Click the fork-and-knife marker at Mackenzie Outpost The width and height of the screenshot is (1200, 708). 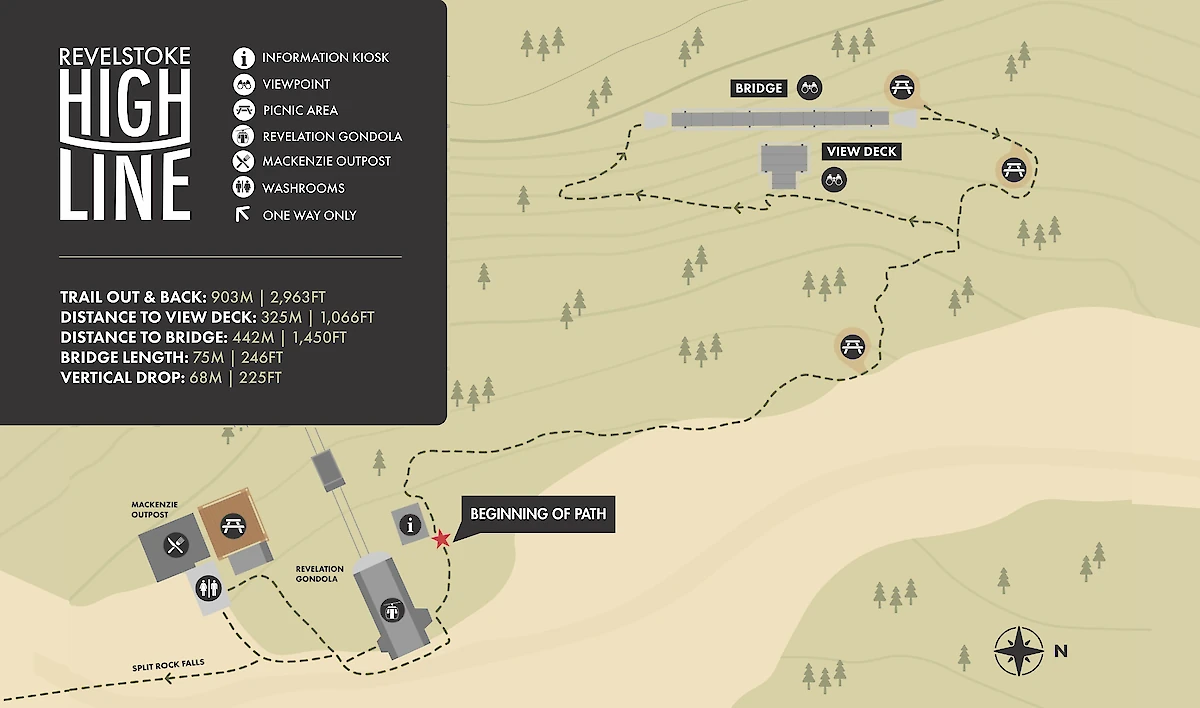176,545
